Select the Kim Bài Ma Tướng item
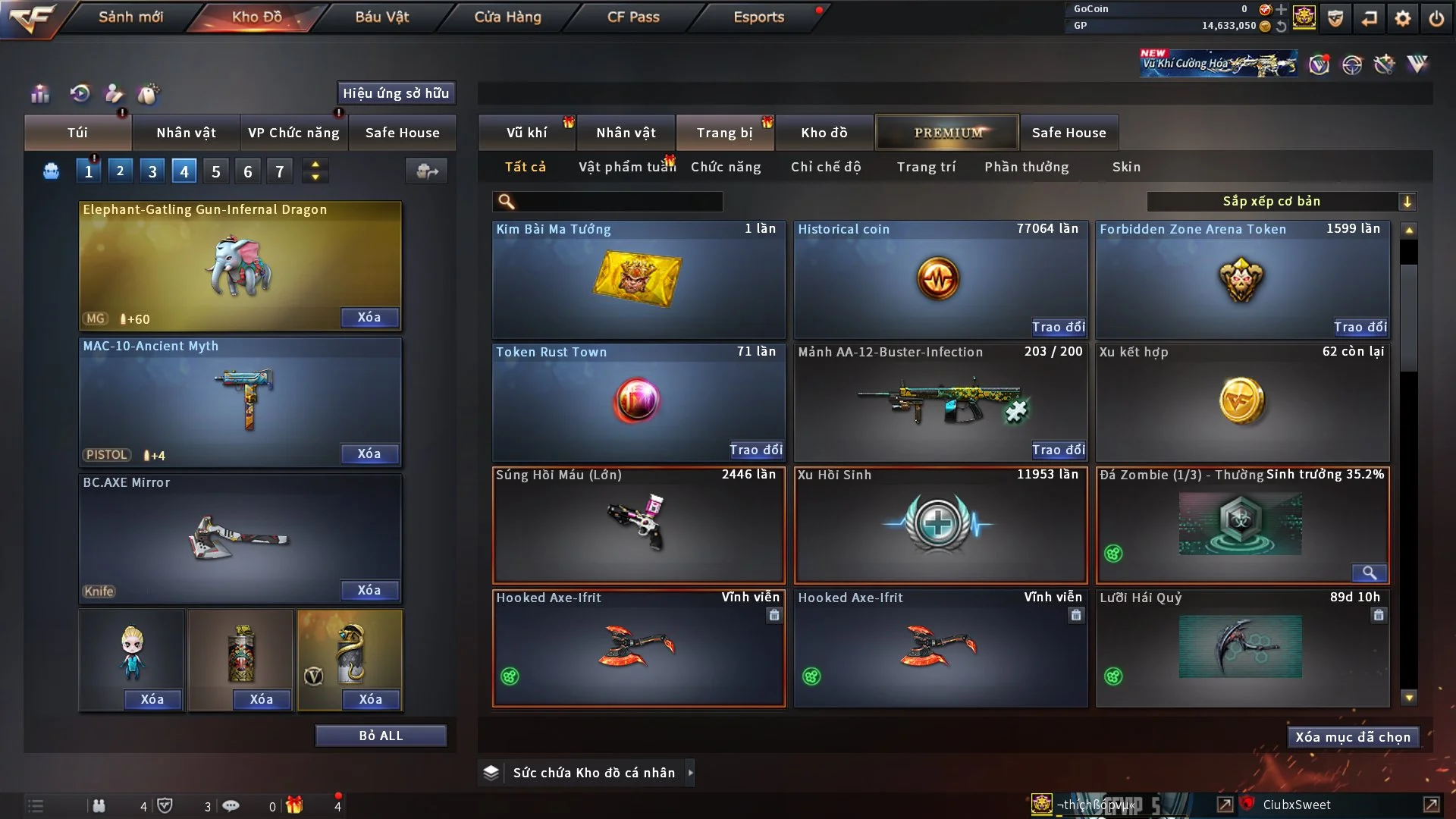 (x=638, y=281)
